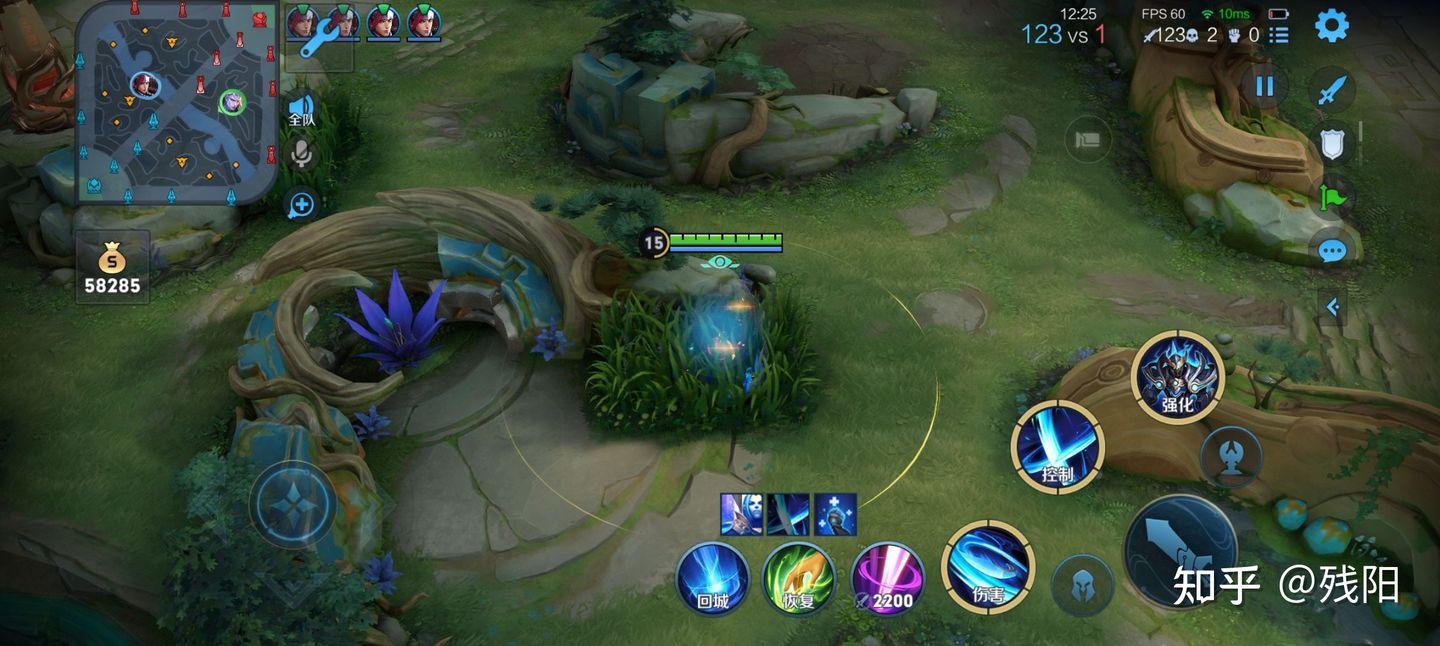Open the shop via gold 58285 button
1440x646 pixels.
tap(112, 270)
